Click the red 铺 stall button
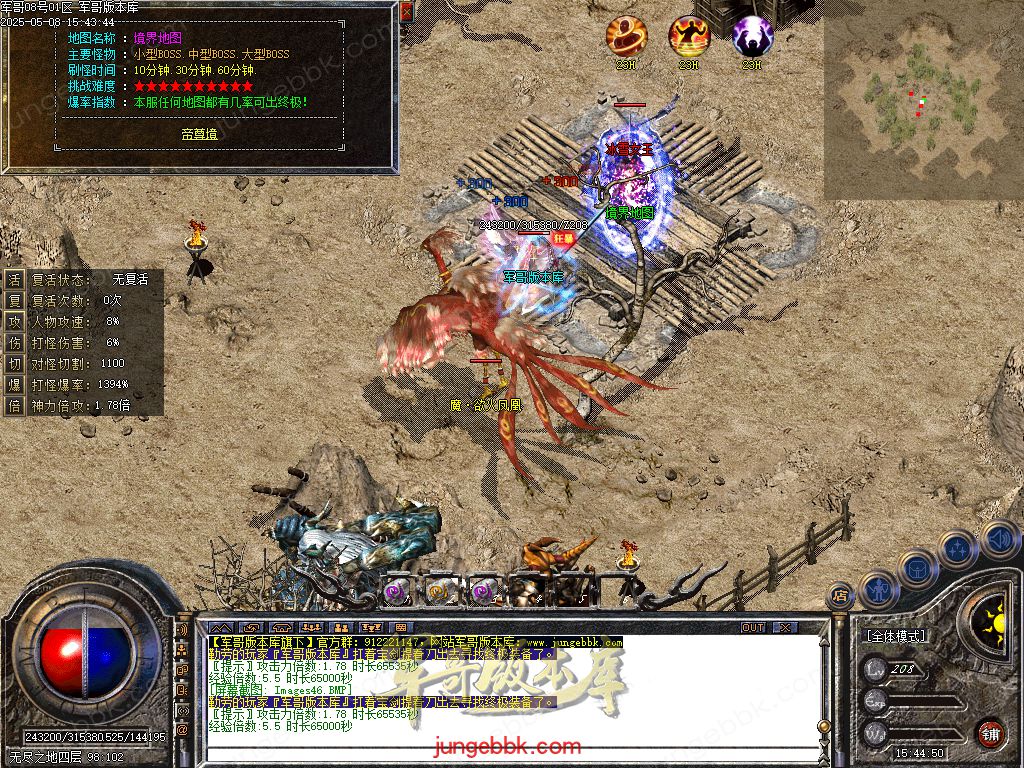 tap(990, 733)
